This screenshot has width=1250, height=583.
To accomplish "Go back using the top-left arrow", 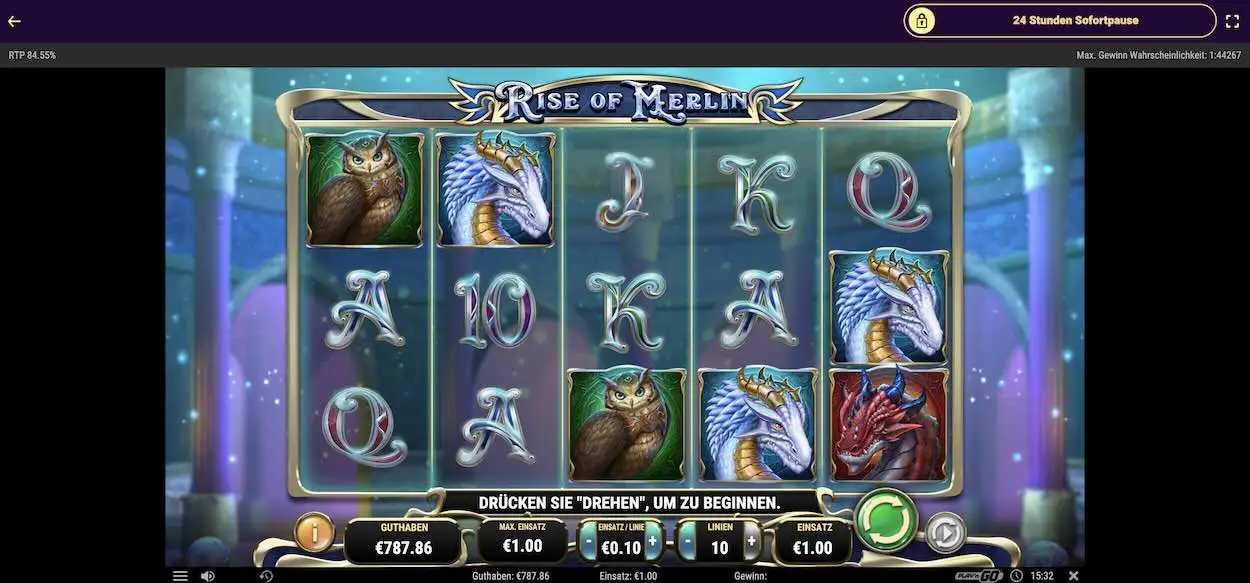I will point(14,21).
